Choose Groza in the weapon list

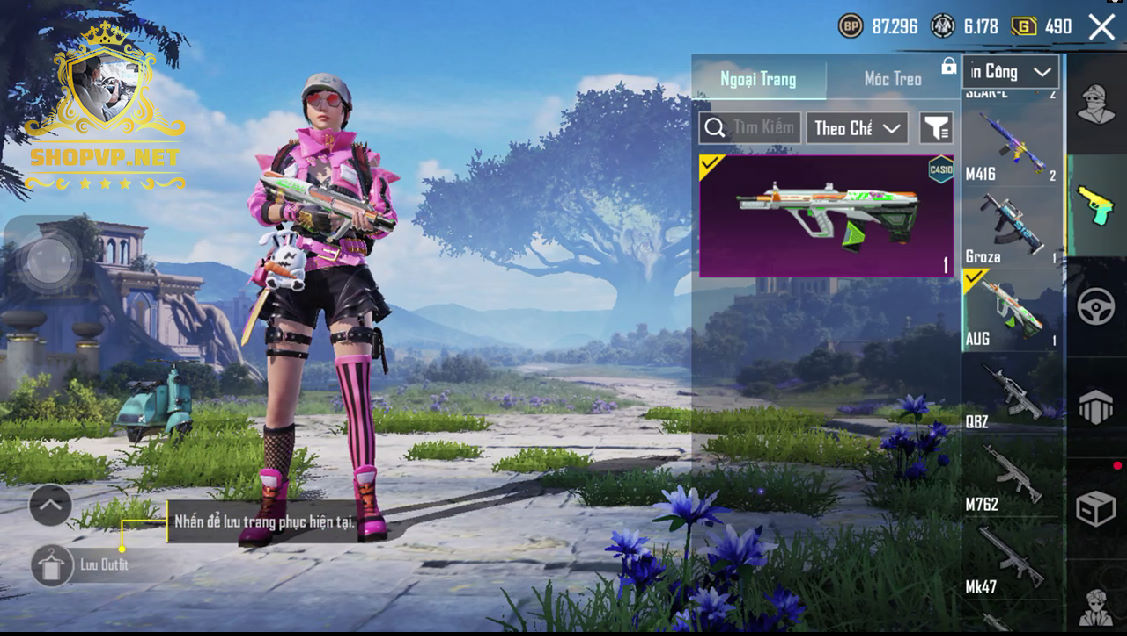(x=1011, y=226)
